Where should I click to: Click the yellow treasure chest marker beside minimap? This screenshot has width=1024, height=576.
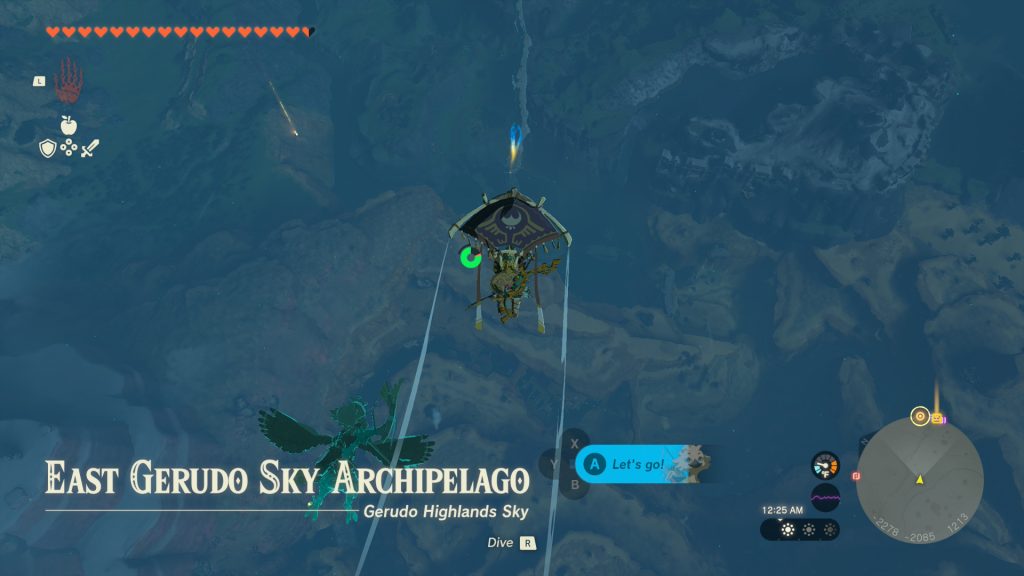[x=937, y=418]
